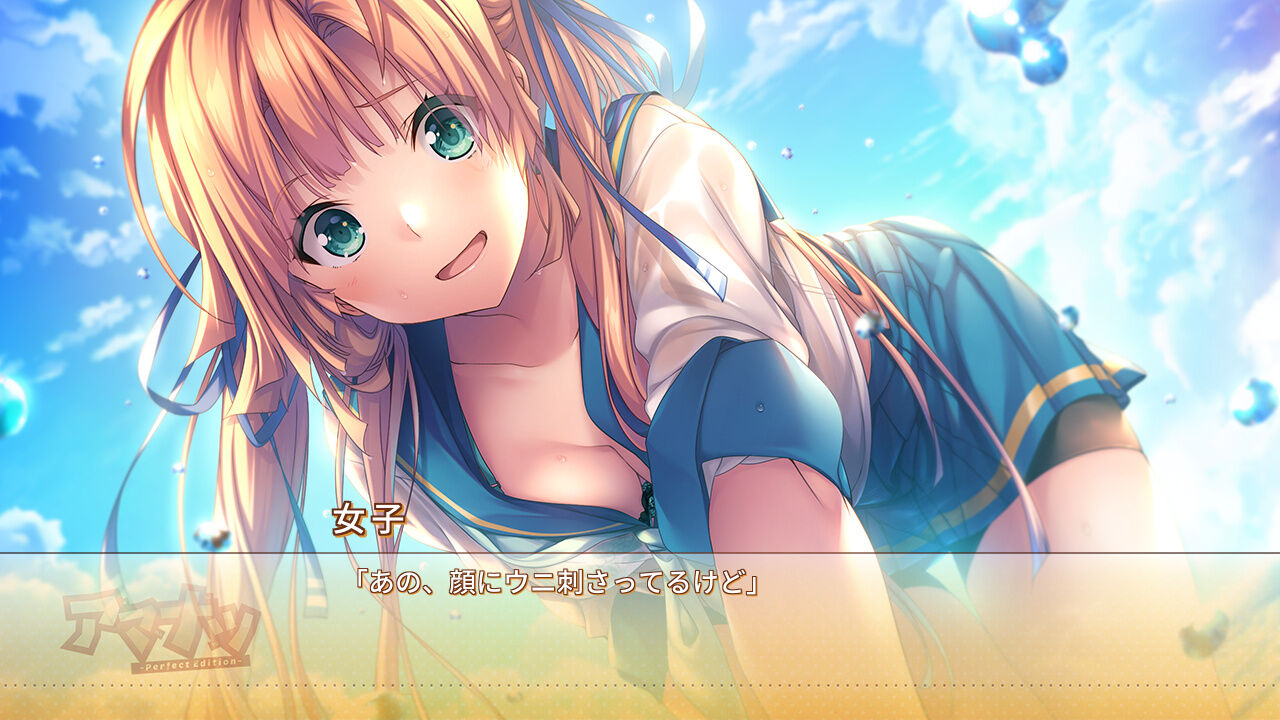Select the dialogue message window
Image resolution: width=1280 pixels, height=720 pixels.
(640, 620)
